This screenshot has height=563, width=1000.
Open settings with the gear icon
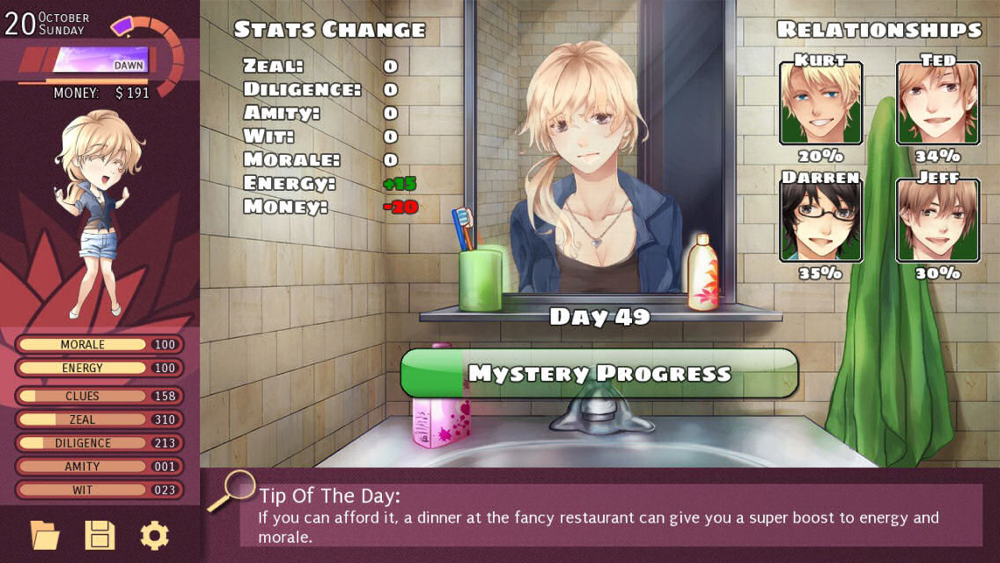click(x=154, y=536)
